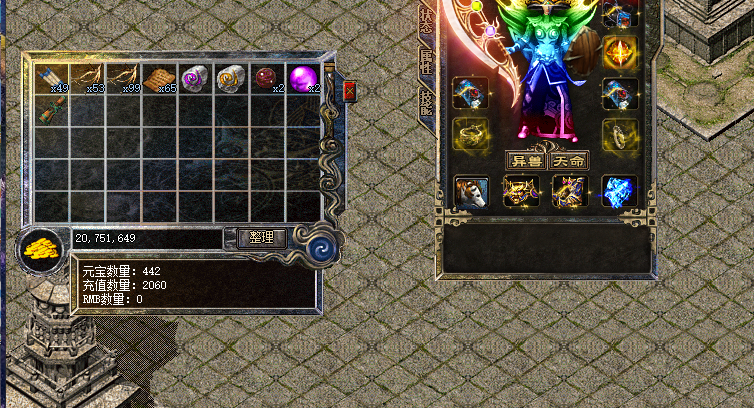754x408 pixels.
Task: Select the golden demon mask equipment slot
Action: coord(521,192)
